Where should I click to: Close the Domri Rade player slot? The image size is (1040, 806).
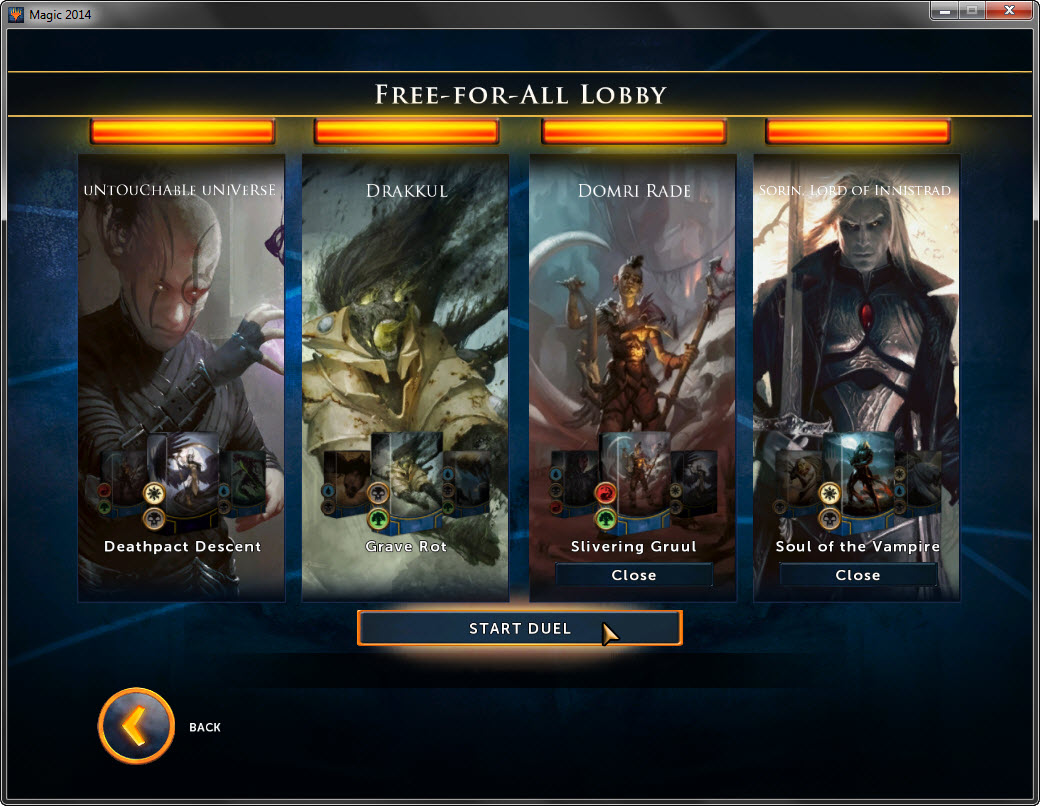pyautogui.click(x=633, y=575)
